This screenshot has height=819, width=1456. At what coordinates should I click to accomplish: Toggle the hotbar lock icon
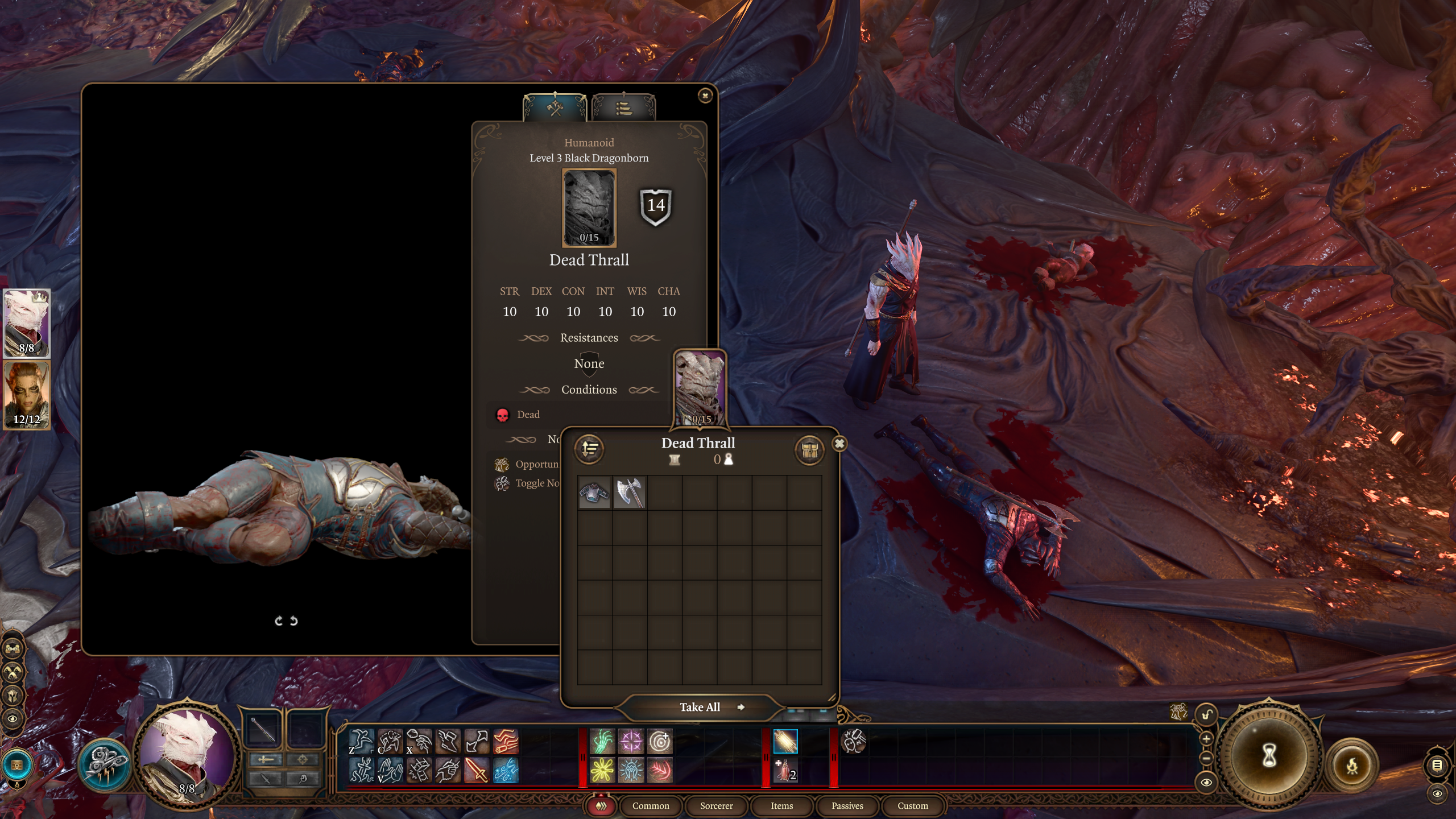1206,715
